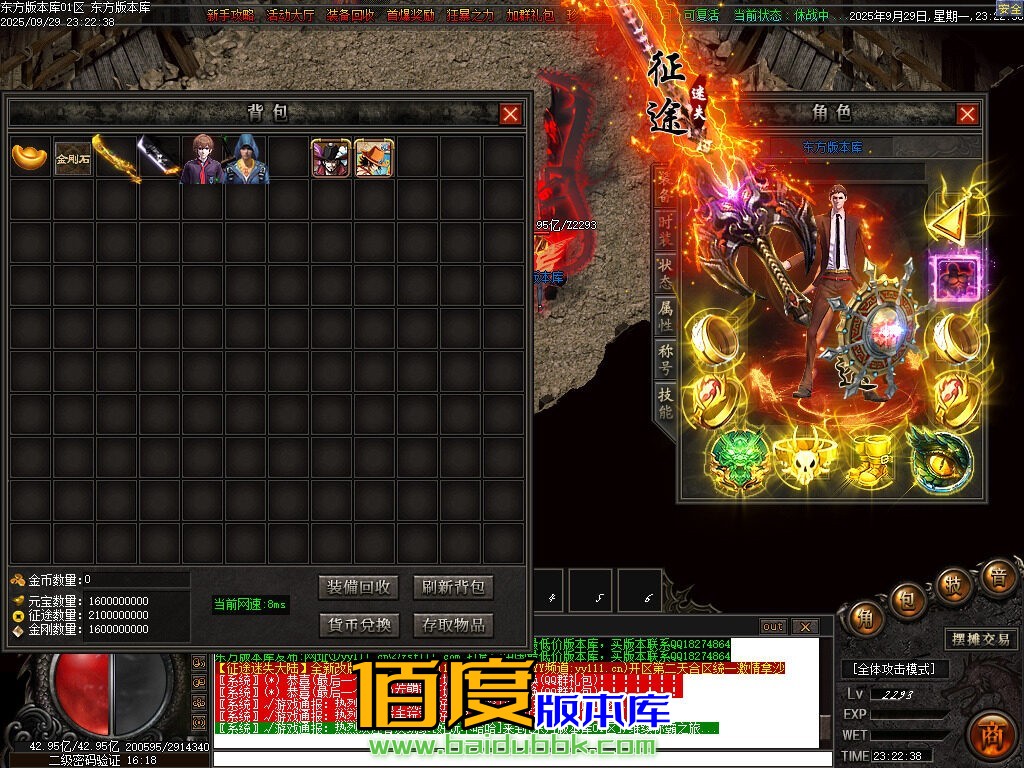This screenshot has width=1024, height=768.
Task: Select the gold ingot item in backpack
Action: (x=30, y=157)
